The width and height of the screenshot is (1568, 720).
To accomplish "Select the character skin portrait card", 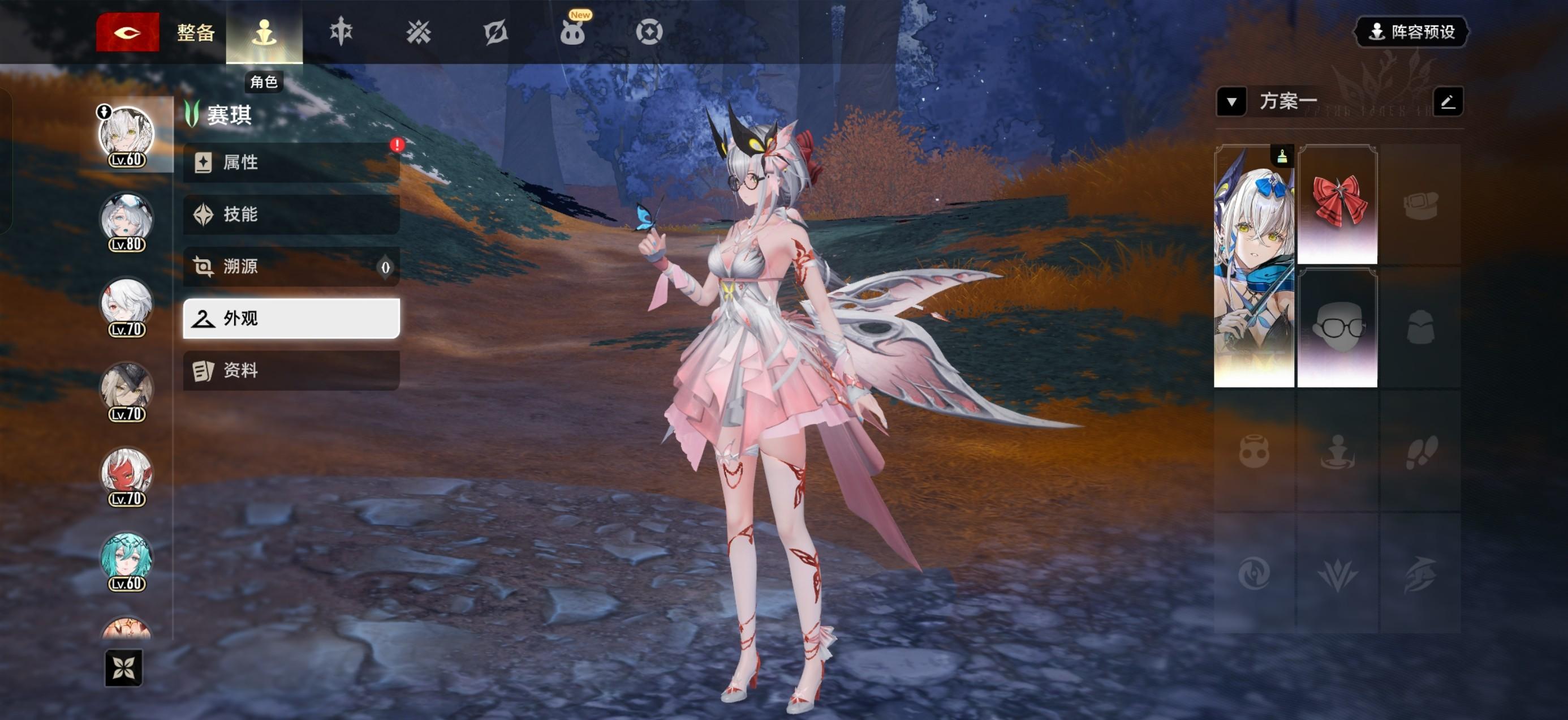I will pos(1253,265).
